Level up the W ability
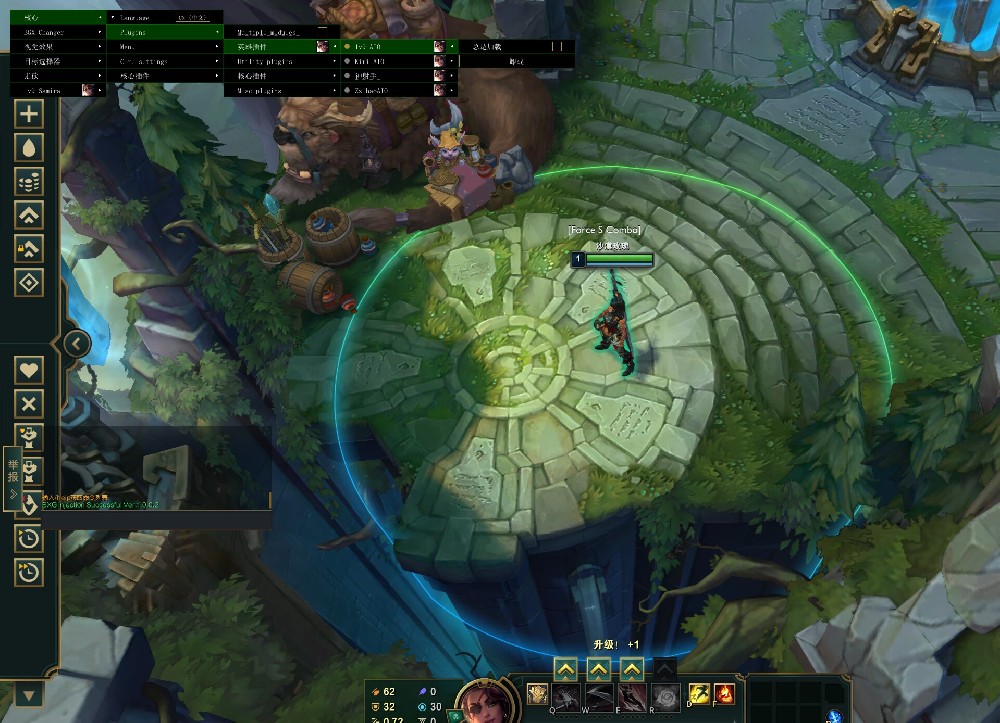 pyautogui.click(x=598, y=668)
